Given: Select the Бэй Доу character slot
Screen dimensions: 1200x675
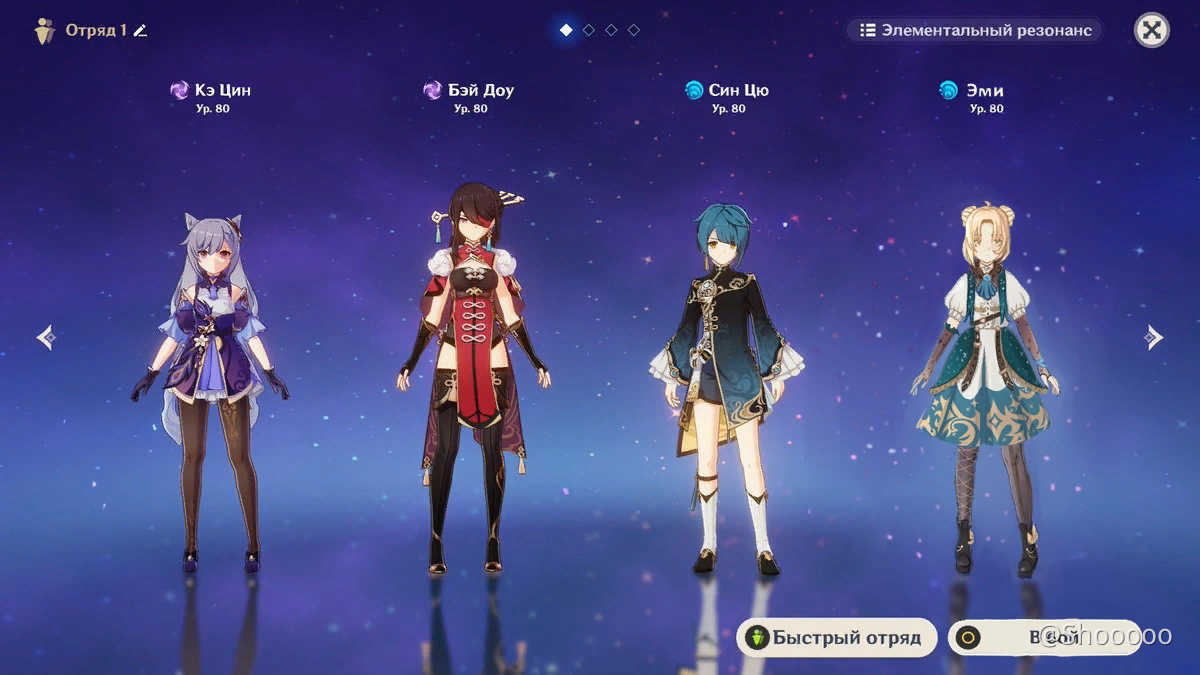Looking at the screenshot, I should [x=468, y=380].
